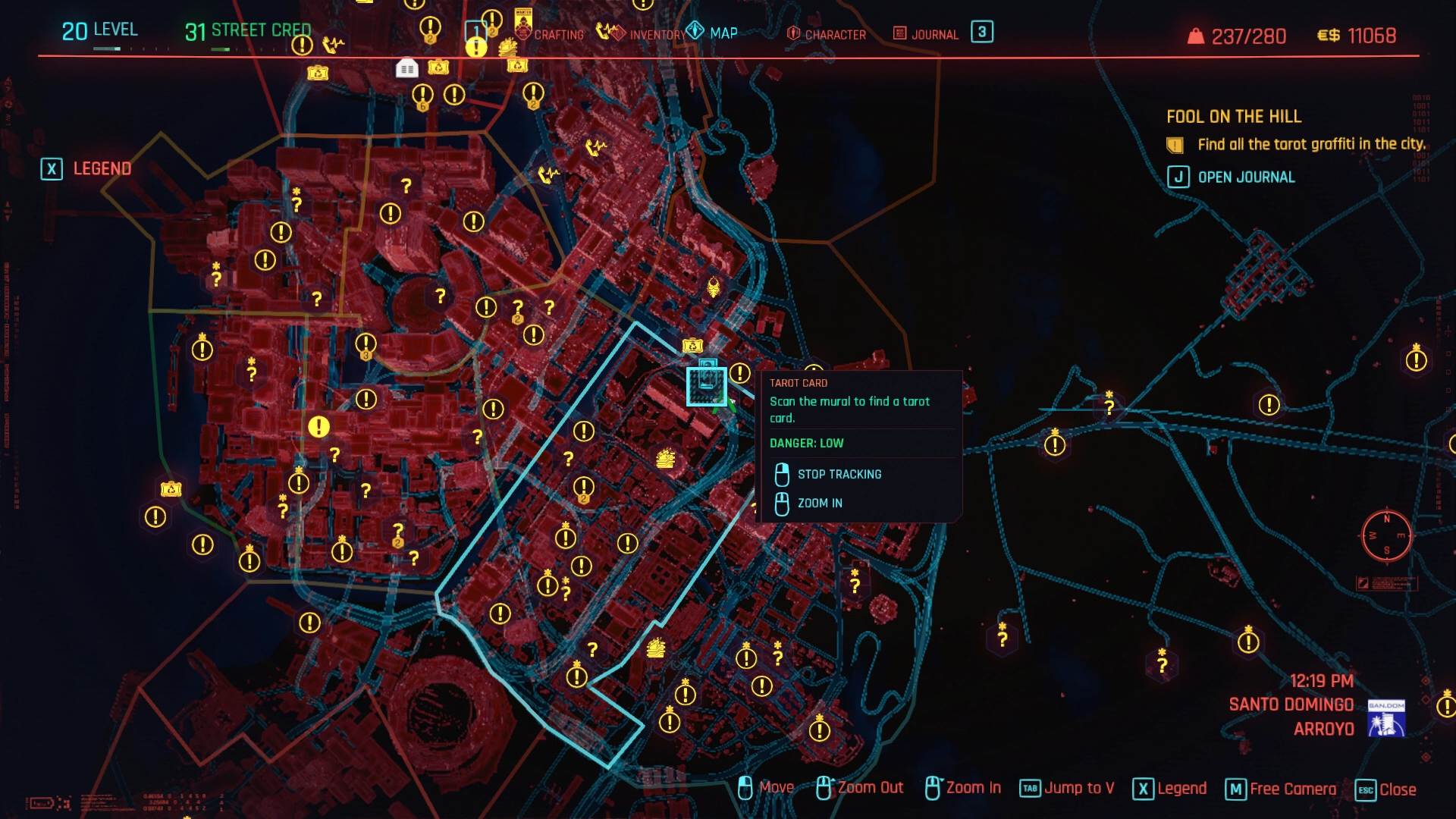Image resolution: width=1456 pixels, height=819 pixels.
Task: Select the highlighted tarot card map marker
Action: point(707,386)
